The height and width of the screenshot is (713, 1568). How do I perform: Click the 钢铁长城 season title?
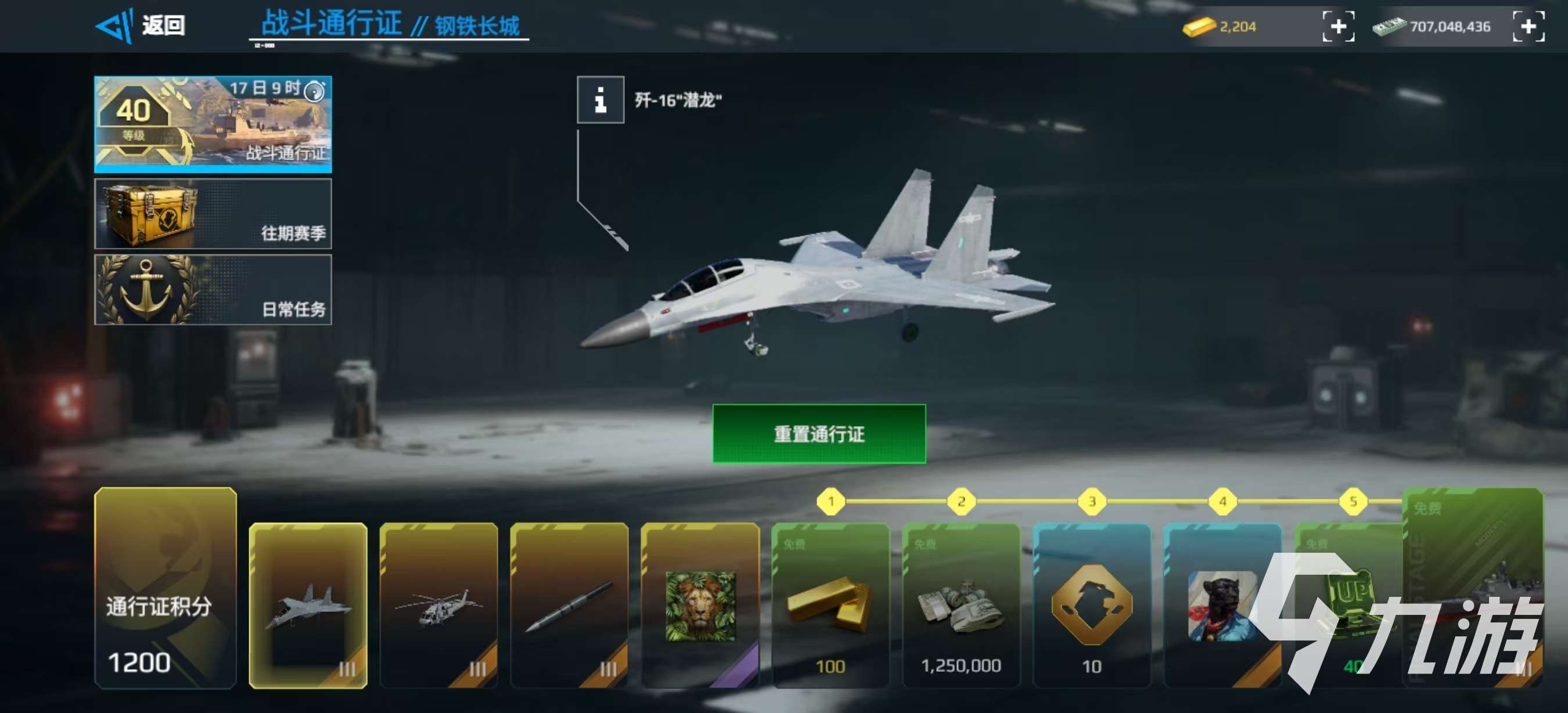tap(481, 23)
